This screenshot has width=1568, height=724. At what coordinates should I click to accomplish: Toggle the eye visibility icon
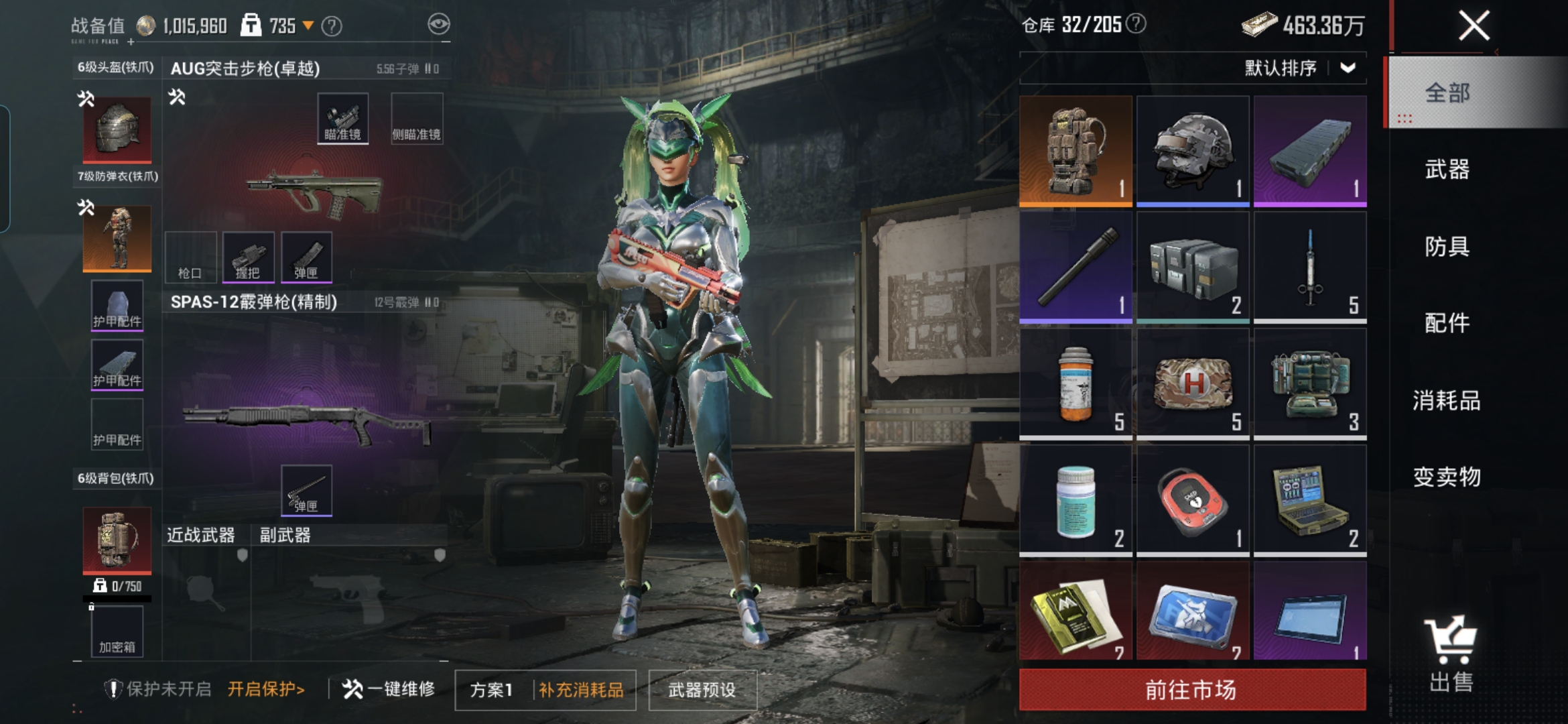click(439, 25)
